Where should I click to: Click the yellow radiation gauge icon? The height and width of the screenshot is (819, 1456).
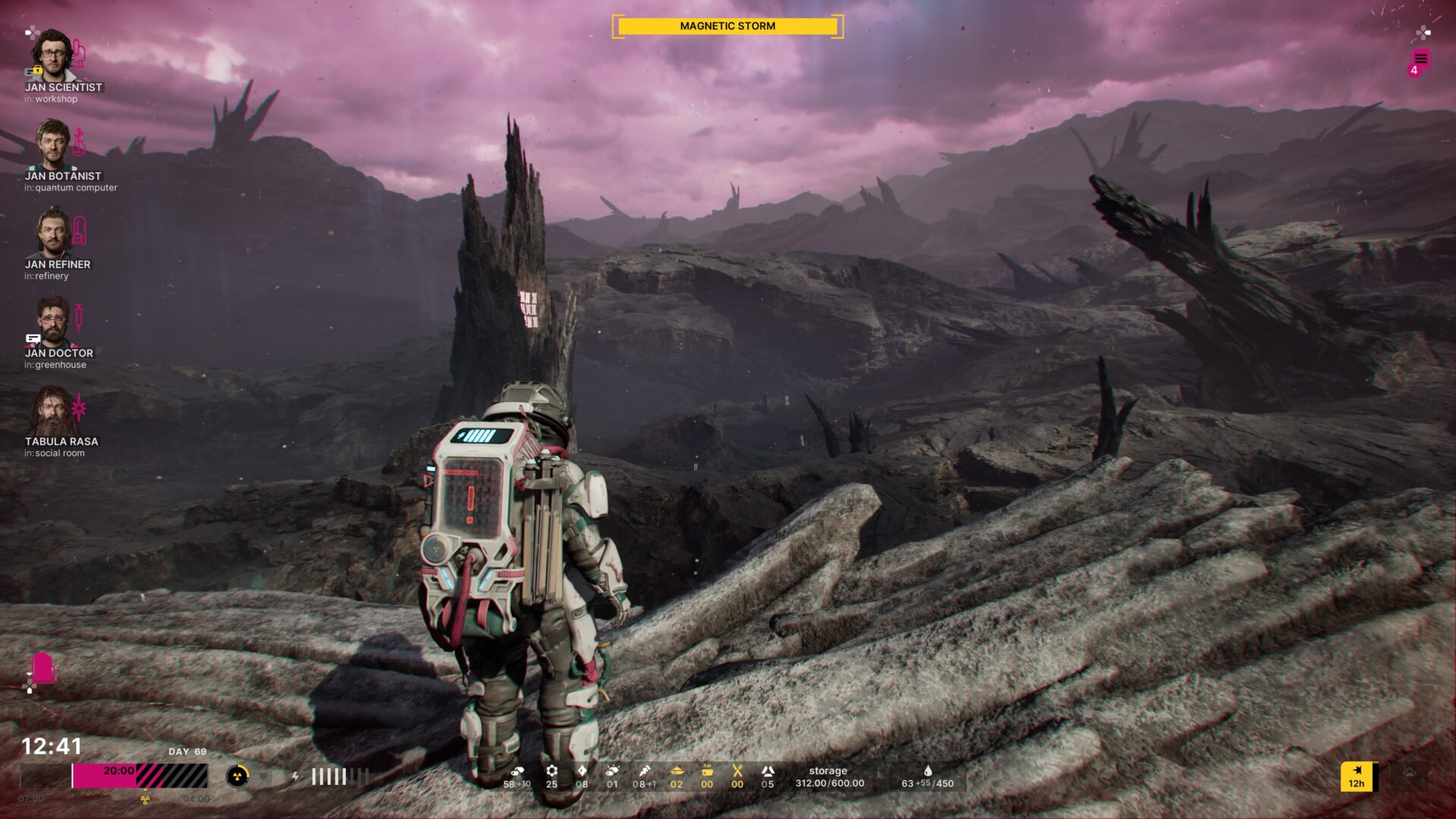237,776
